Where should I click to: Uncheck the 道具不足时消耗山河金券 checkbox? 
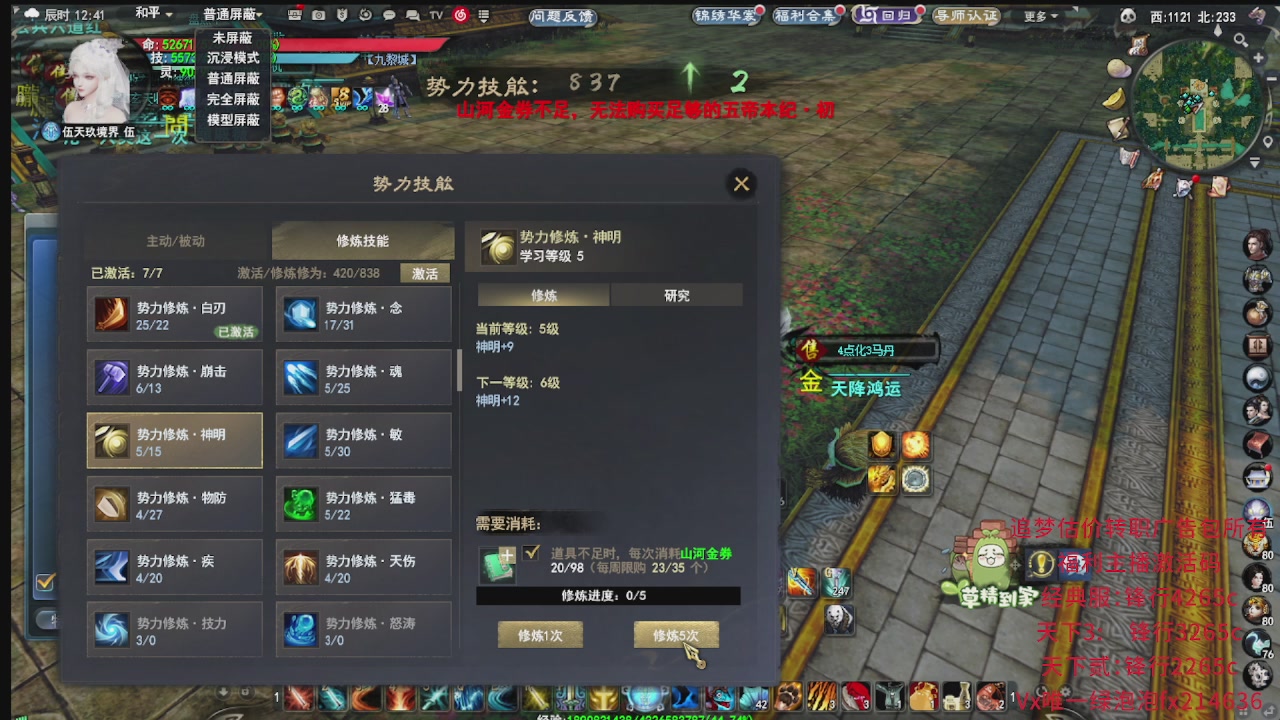pos(533,553)
